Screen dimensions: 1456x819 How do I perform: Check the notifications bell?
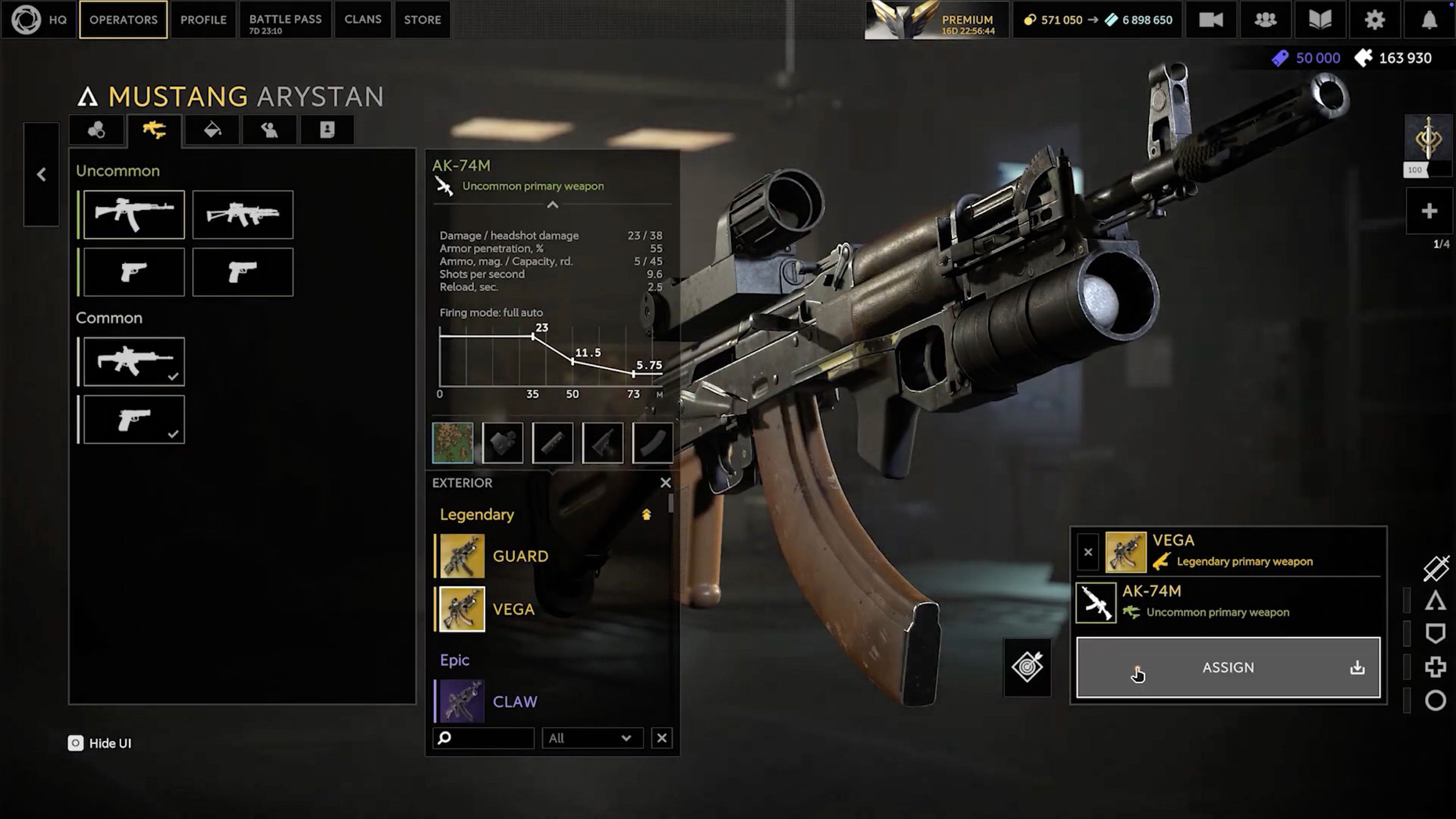1429,20
